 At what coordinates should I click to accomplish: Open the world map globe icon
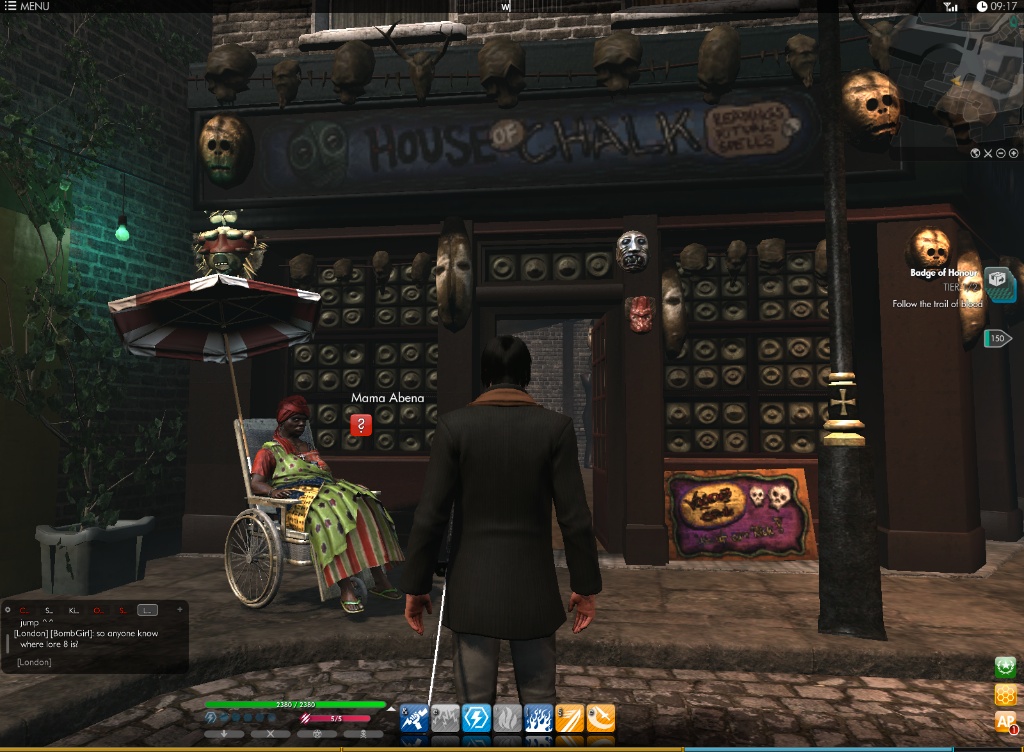[974, 153]
